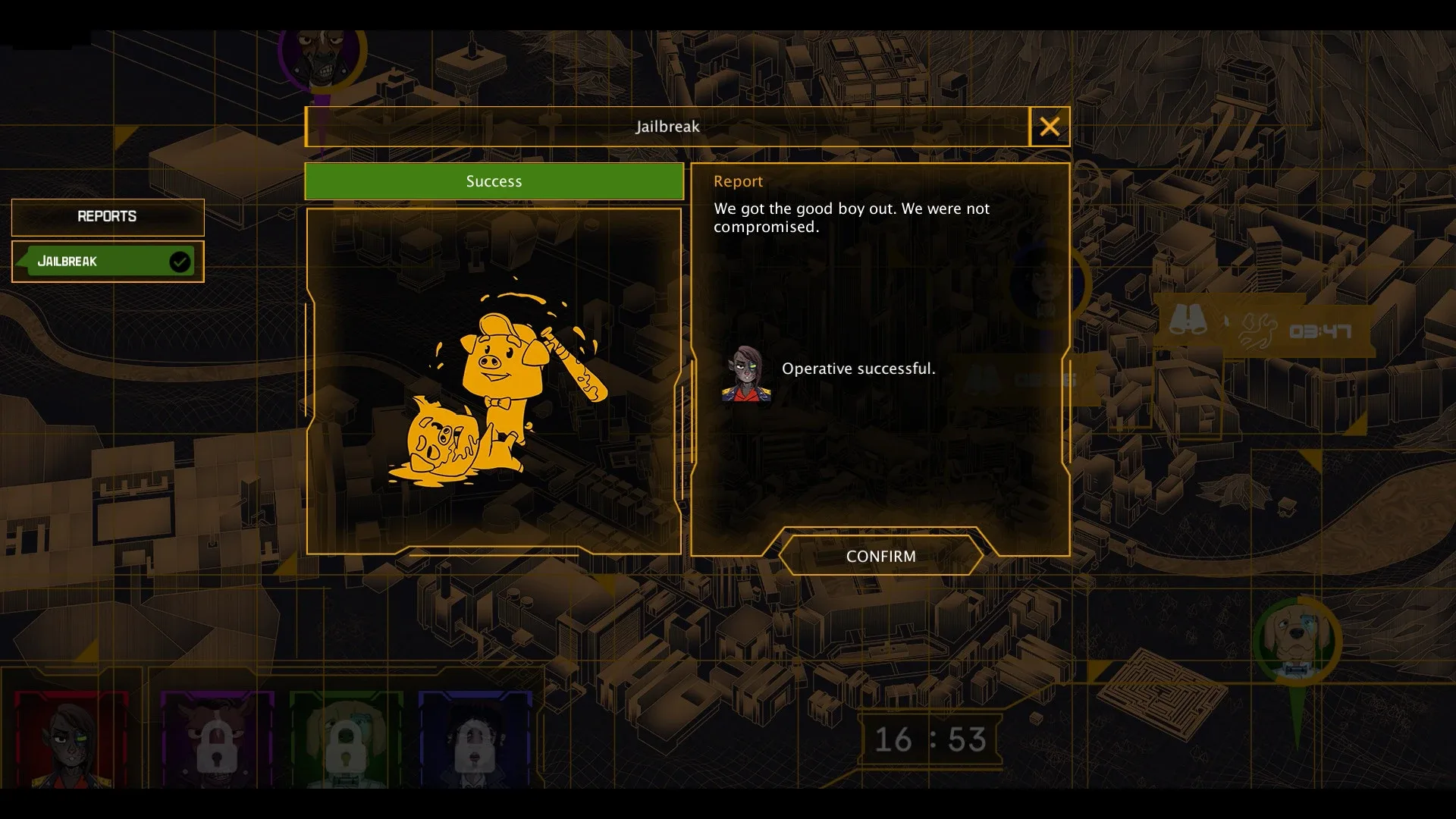Select the Jailbreak entry in reports list
This screenshot has width=1456, height=819.
[108, 262]
